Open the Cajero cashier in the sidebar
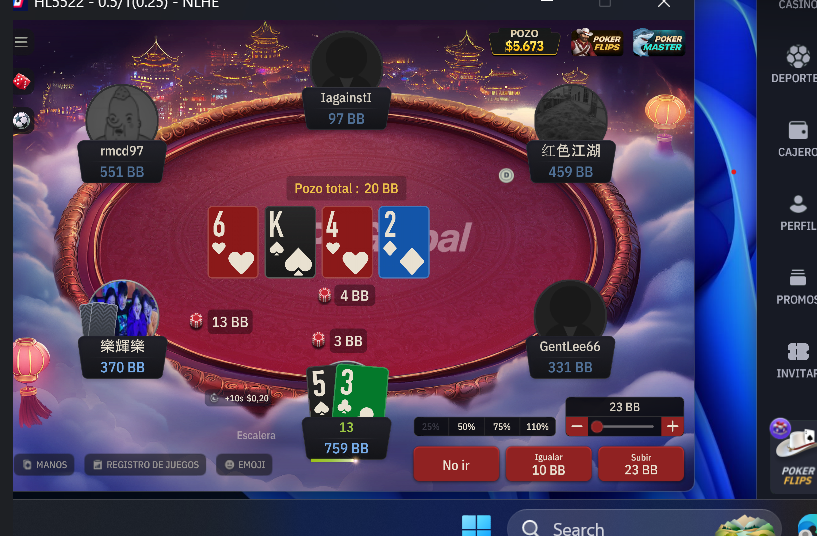The height and width of the screenshot is (536, 817). (797, 139)
